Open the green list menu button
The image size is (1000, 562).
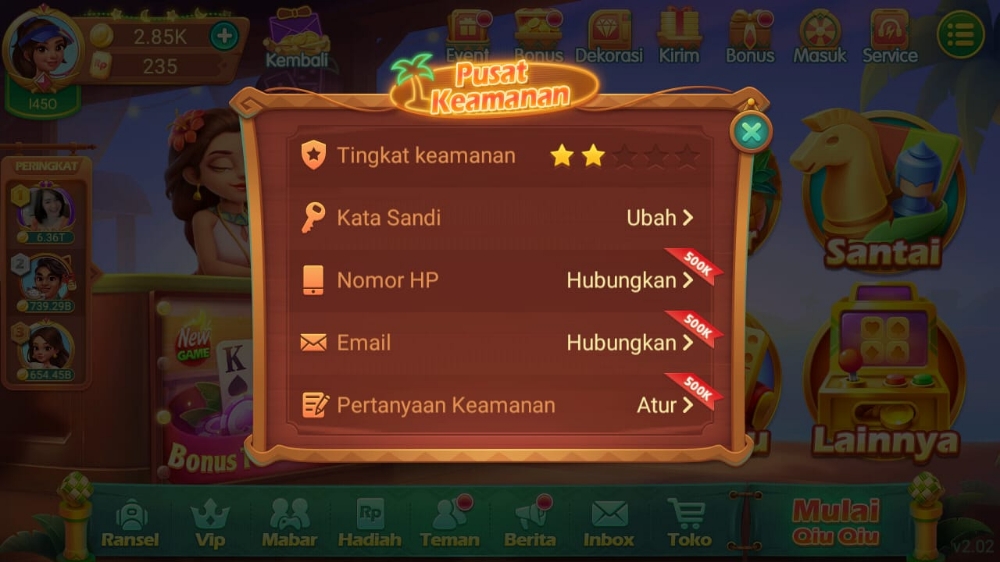[x=960, y=36]
